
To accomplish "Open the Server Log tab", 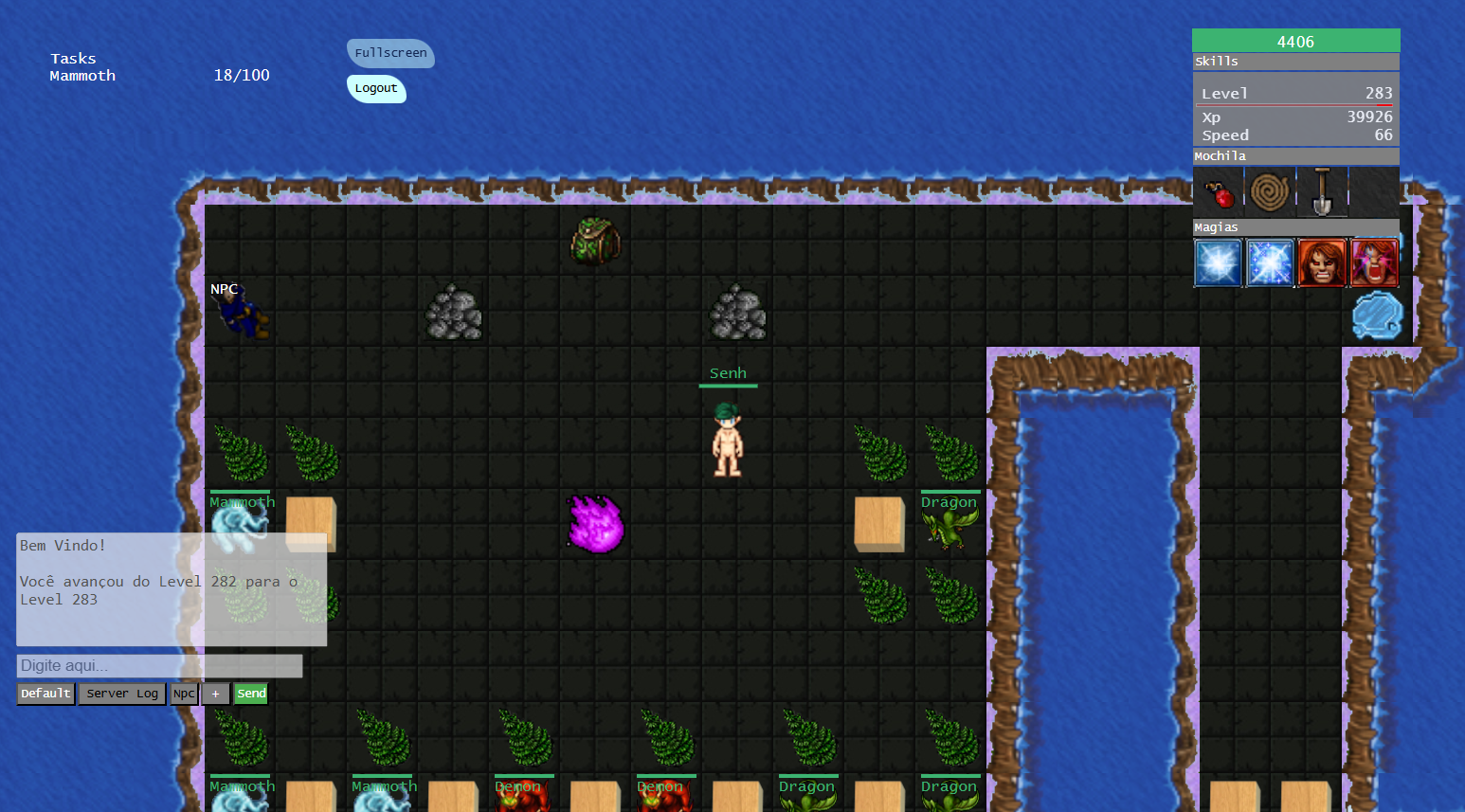I will click(x=122, y=694).
